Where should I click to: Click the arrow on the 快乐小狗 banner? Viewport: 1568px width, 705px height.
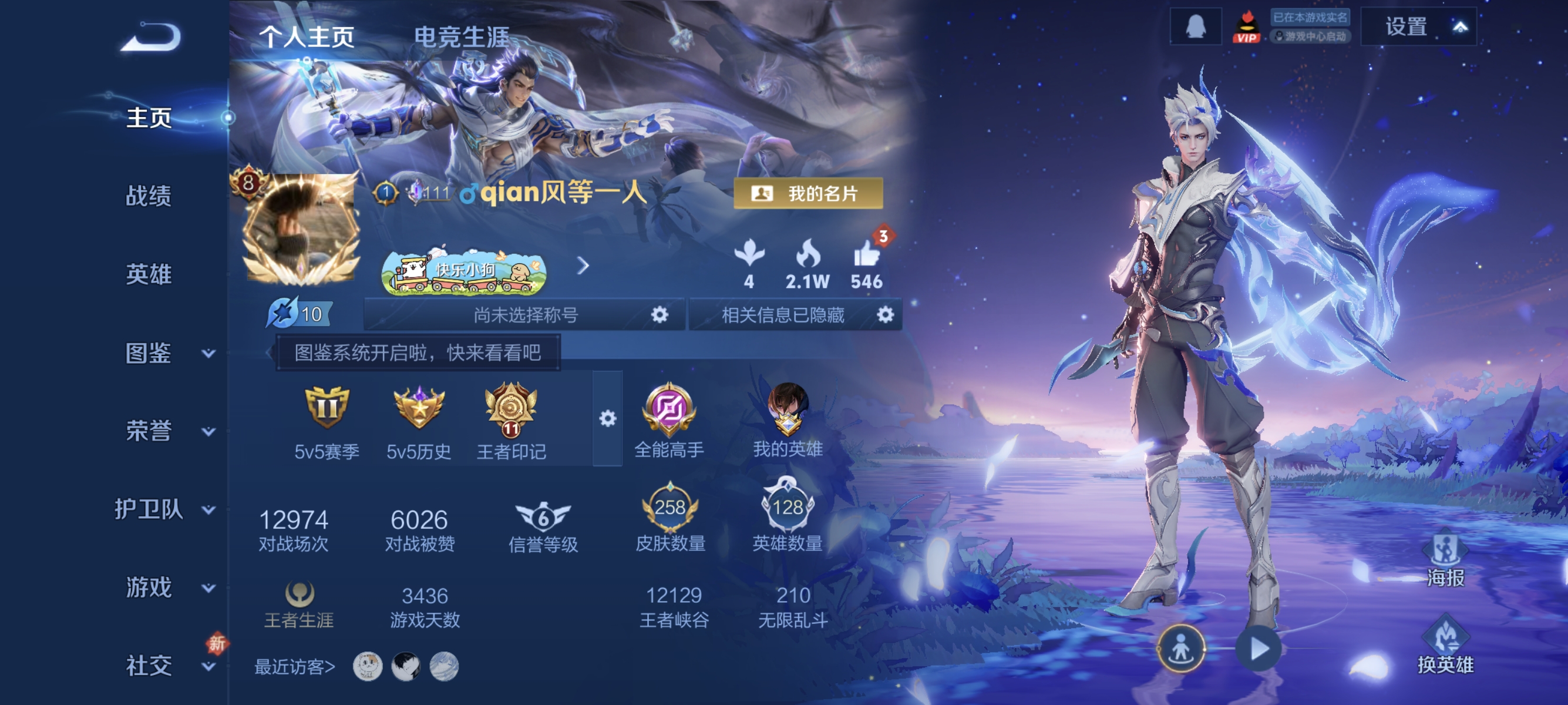[584, 266]
